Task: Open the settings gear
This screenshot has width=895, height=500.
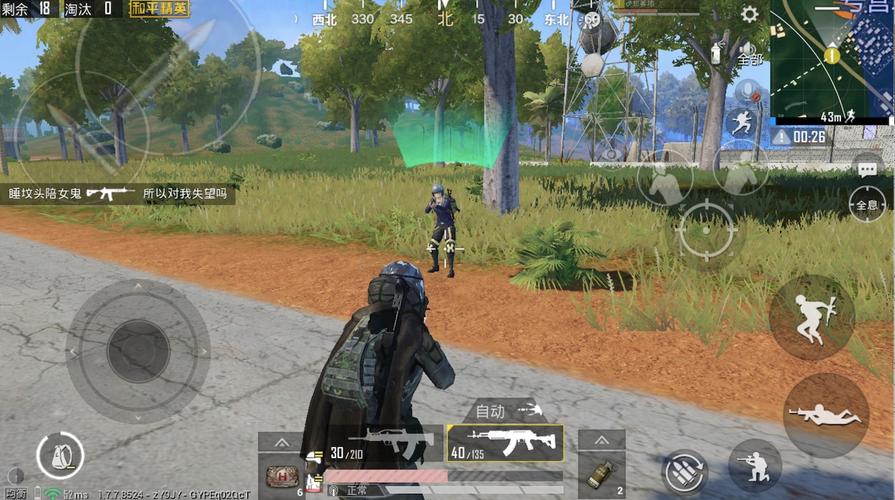Action: [749, 14]
